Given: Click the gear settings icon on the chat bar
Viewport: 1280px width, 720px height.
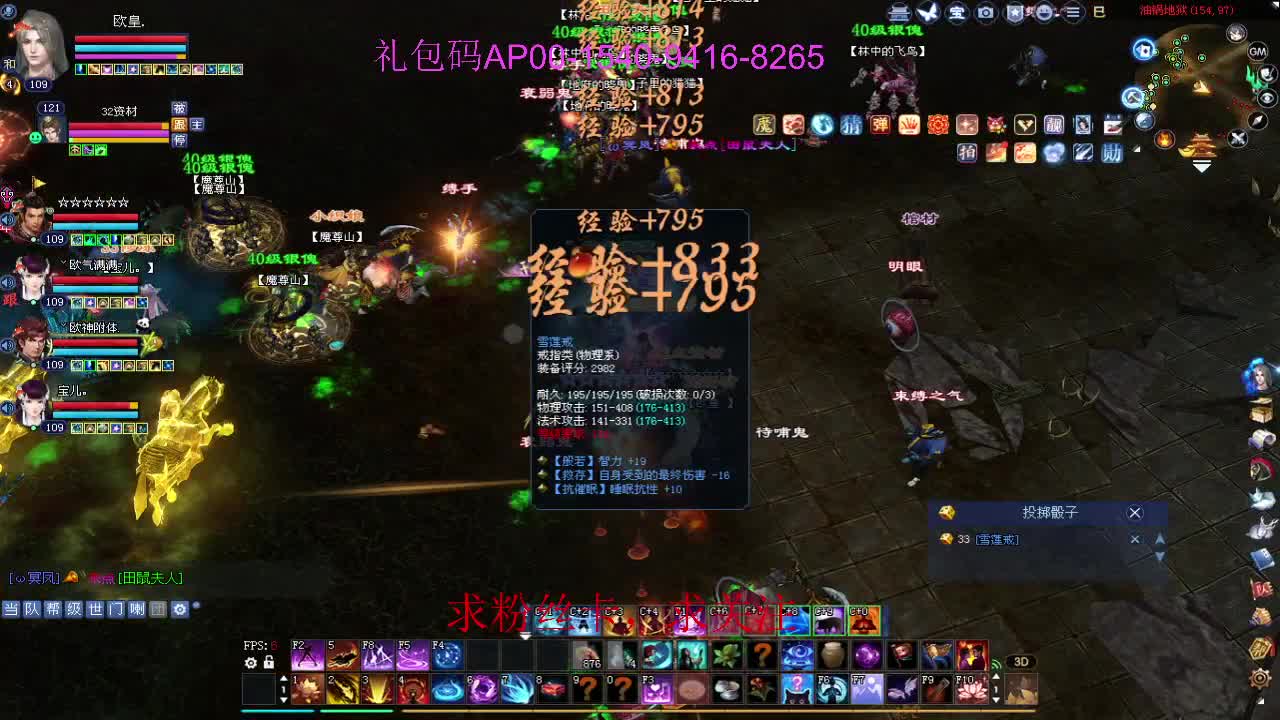Looking at the screenshot, I should pos(180,609).
